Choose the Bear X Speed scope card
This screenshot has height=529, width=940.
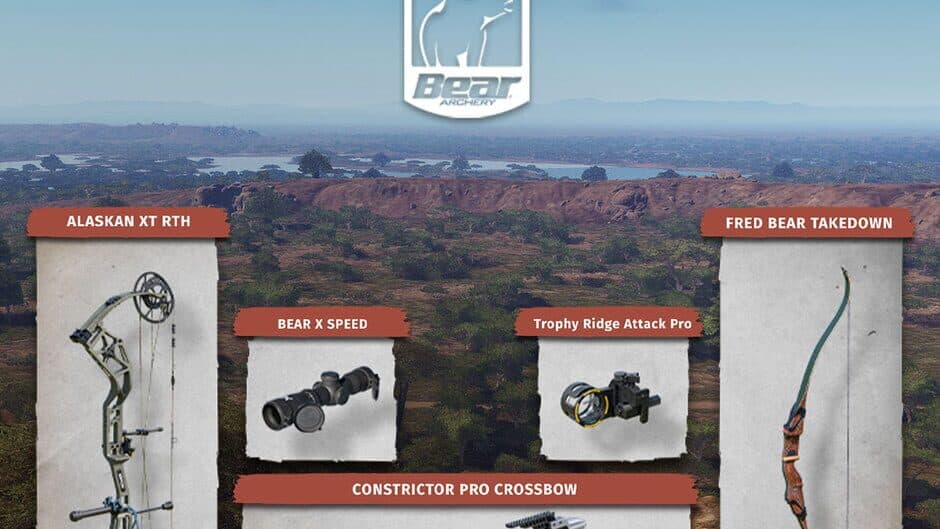click(320, 397)
